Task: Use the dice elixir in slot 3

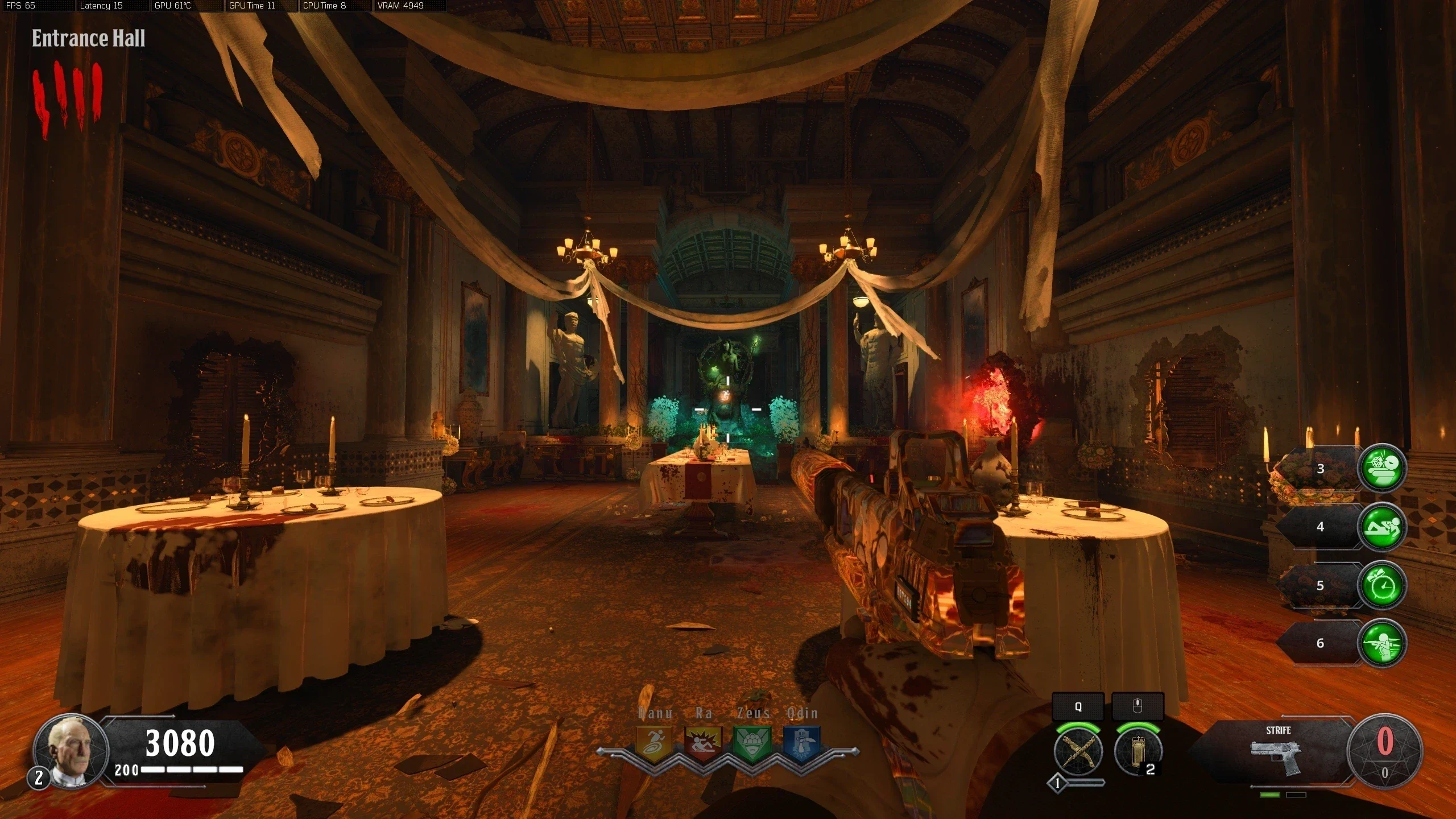Action: click(x=1381, y=468)
